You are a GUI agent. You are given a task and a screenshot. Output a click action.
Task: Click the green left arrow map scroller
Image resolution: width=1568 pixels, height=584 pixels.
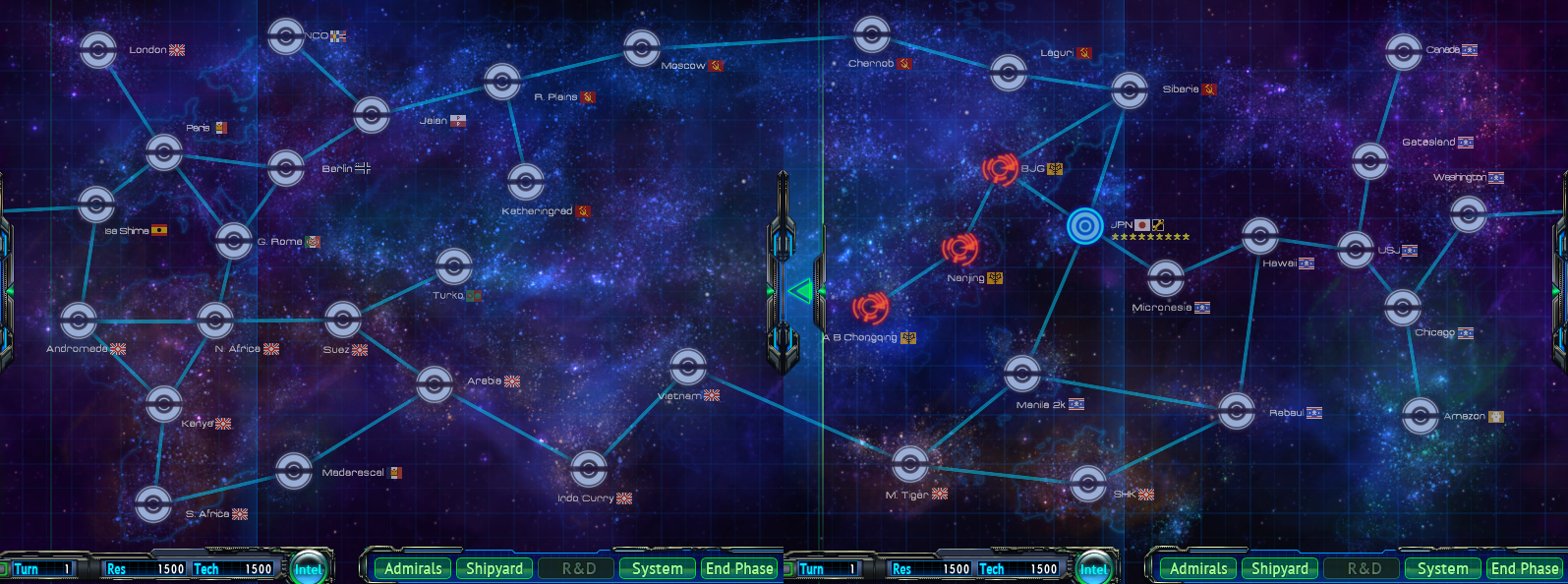tap(800, 291)
